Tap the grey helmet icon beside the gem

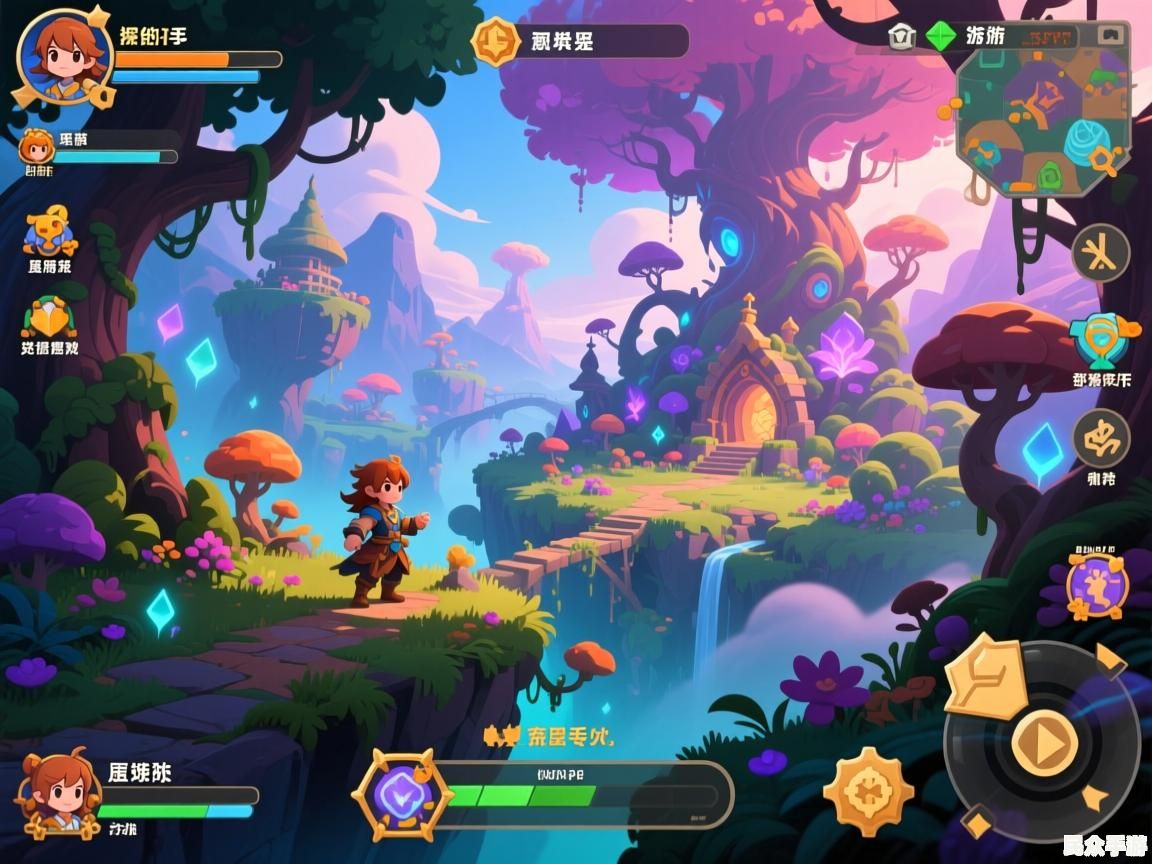point(901,37)
